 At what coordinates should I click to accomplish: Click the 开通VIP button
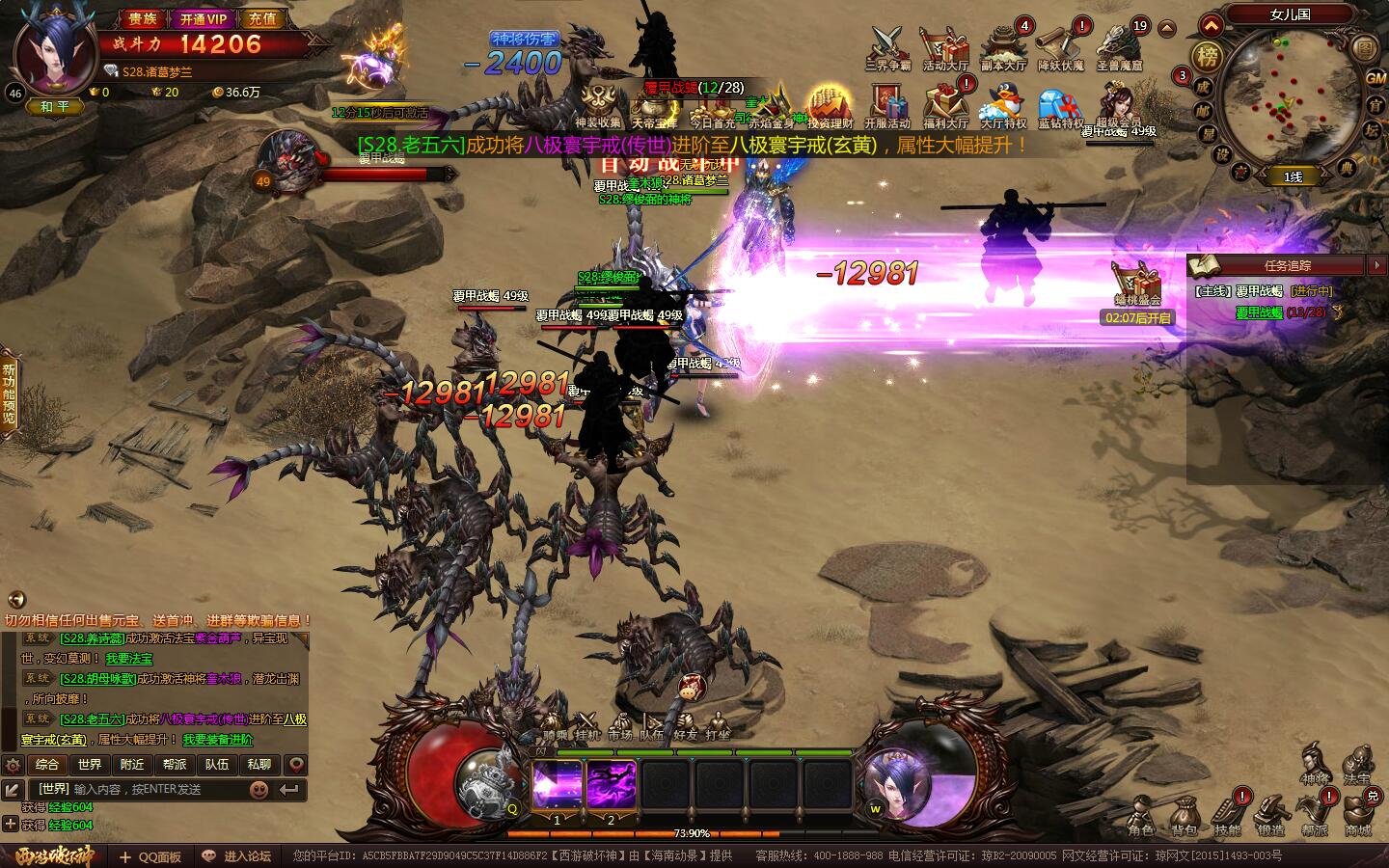click(204, 18)
